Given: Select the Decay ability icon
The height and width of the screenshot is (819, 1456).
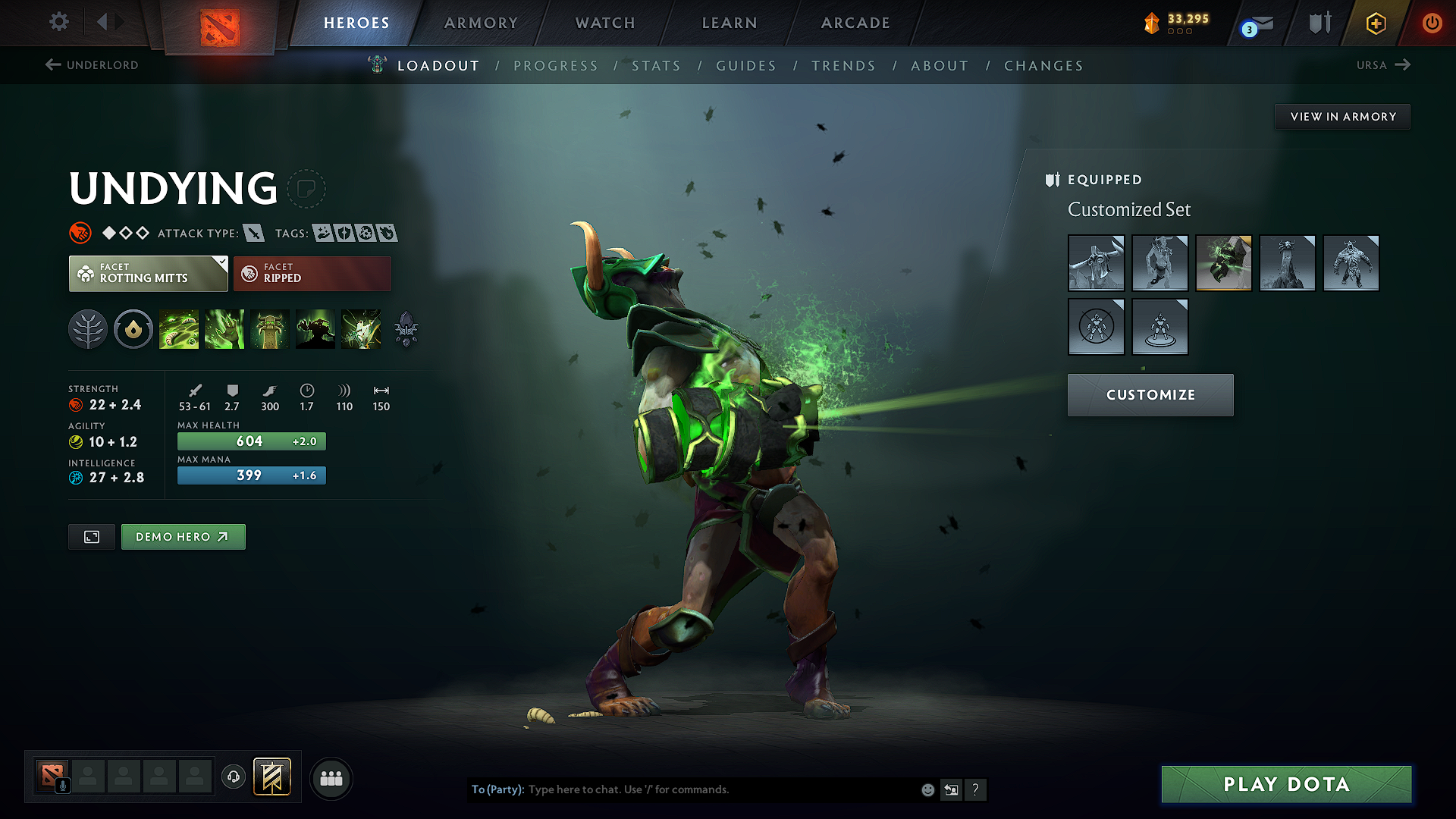Looking at the screenshot, I should pyautogui.click(x=179, y=328).
